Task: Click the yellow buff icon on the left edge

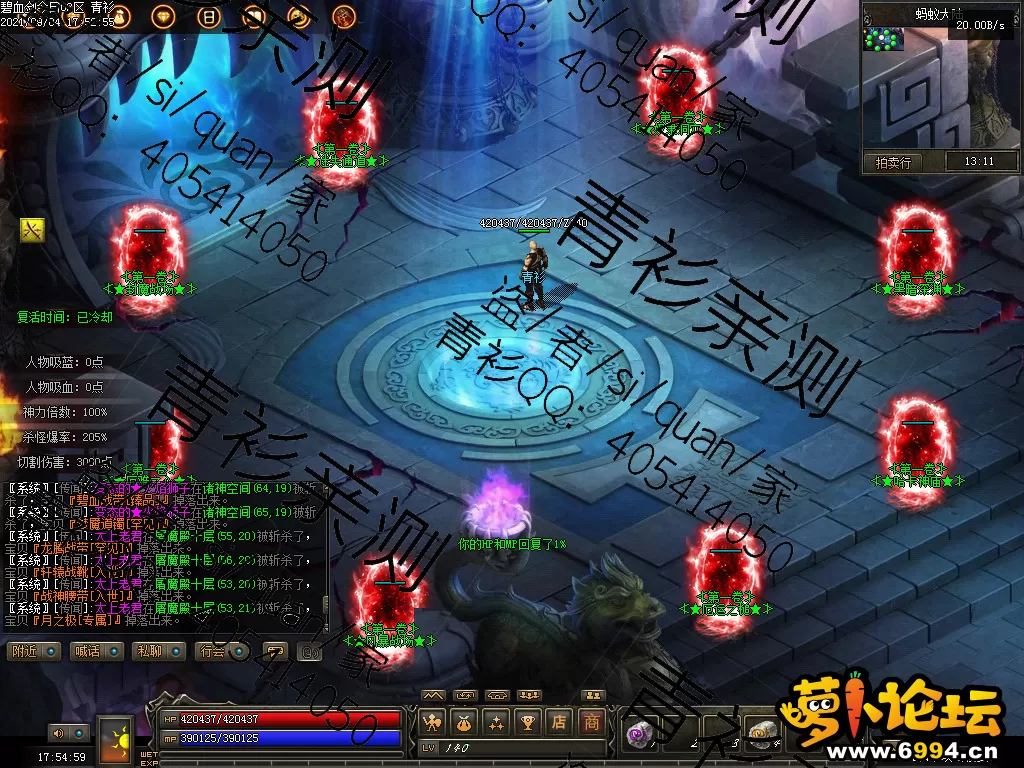Action: 32,230
